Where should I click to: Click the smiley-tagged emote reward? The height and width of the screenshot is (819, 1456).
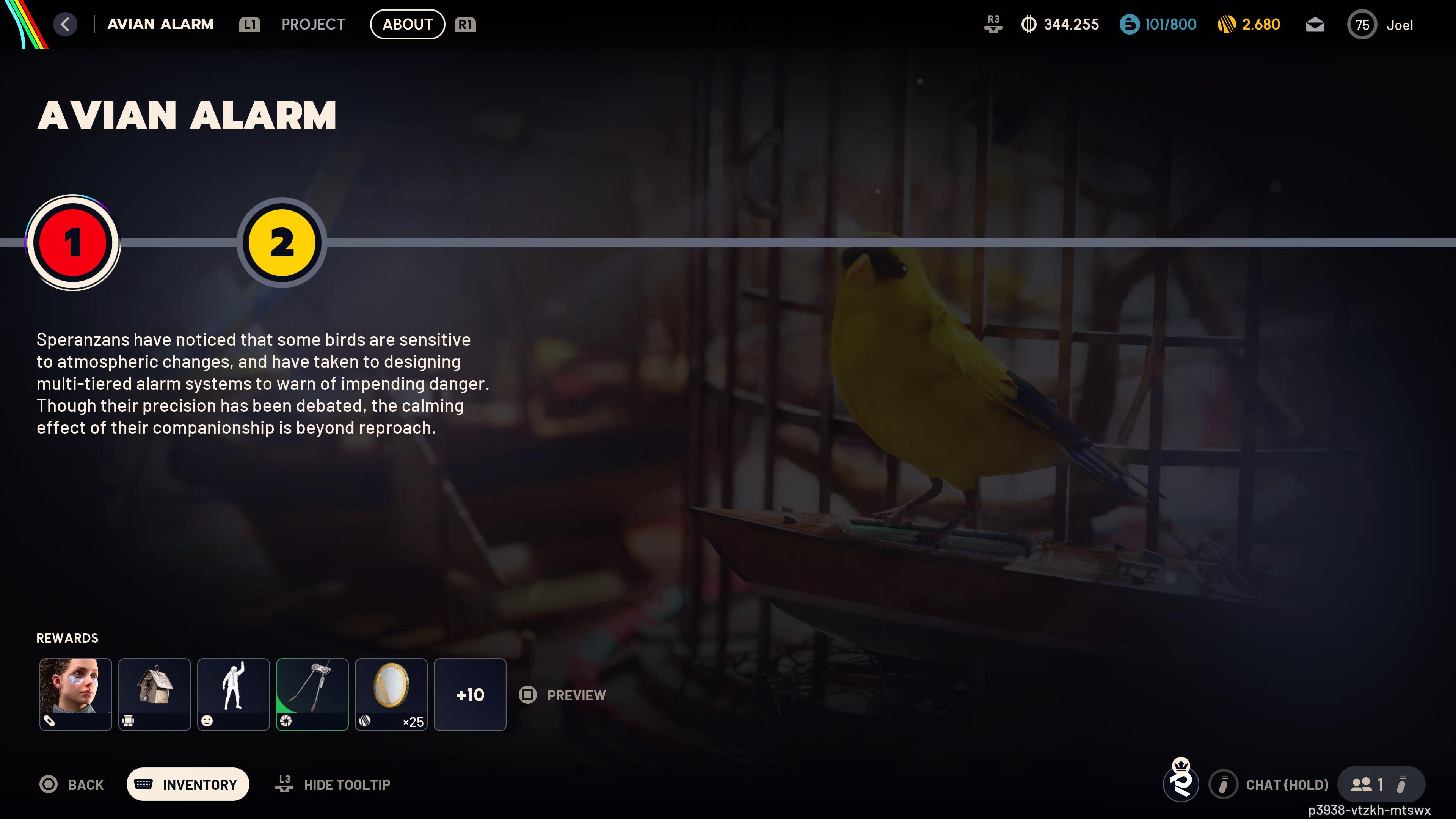(233, 694)
